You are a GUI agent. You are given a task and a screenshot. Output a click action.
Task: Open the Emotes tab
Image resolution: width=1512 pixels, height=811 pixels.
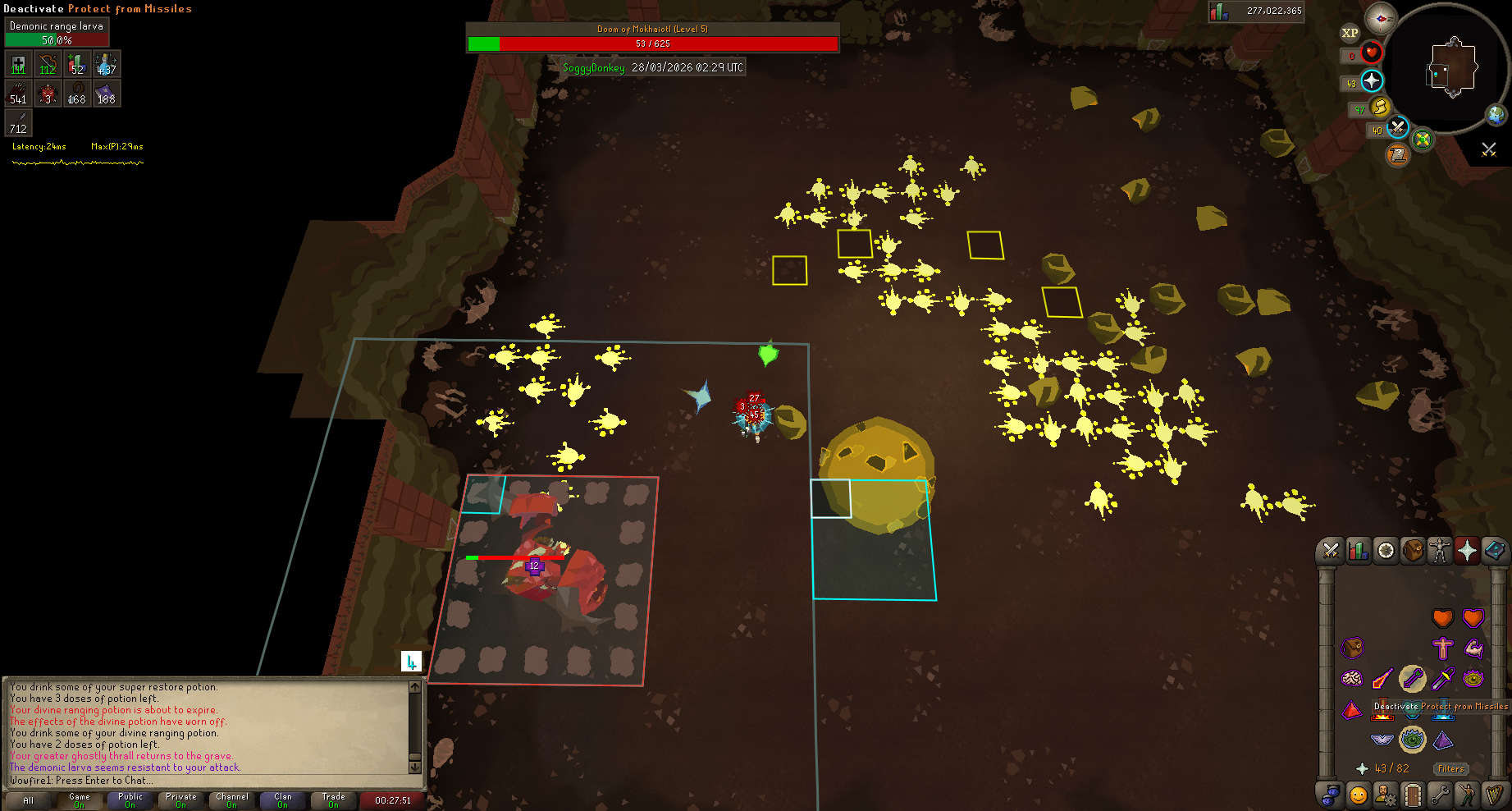(1467, 795)
